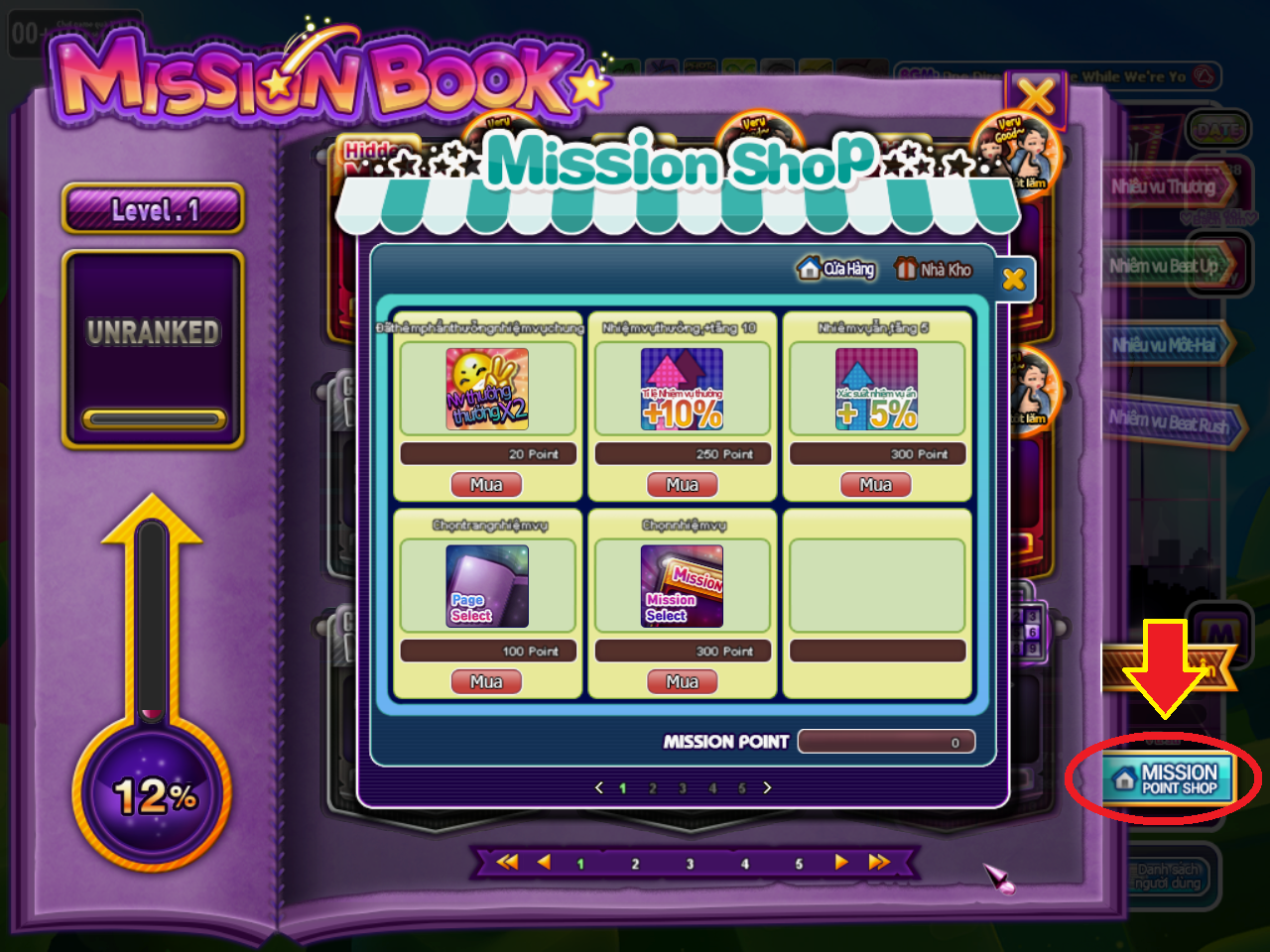Select the +5% hidden mission chance item

point(876,390)
